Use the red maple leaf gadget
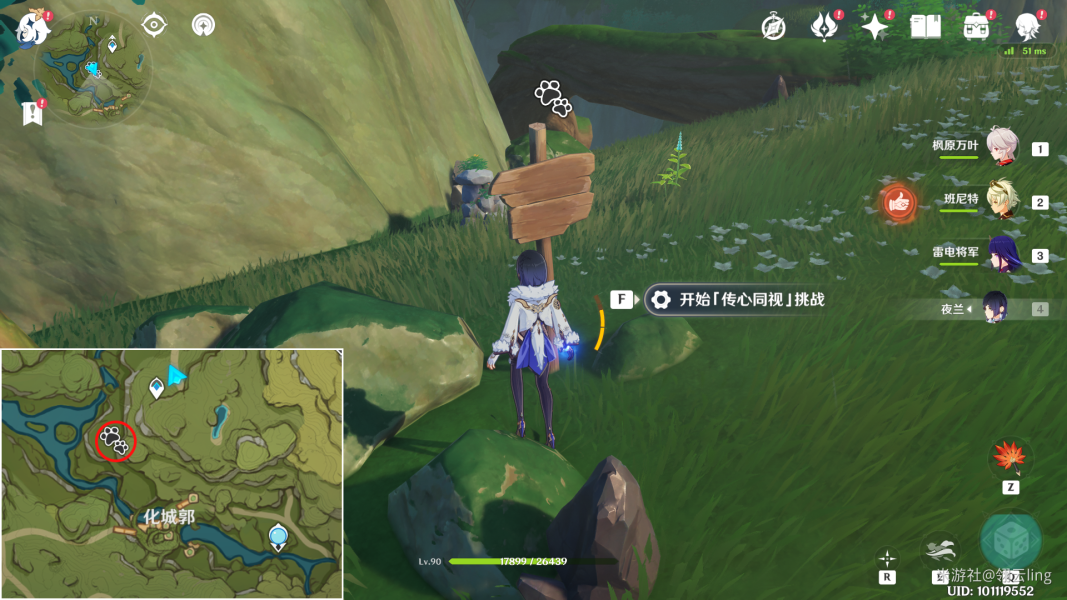The height and width of the screenshot is (600, 1067). (x=1010, y=458)
